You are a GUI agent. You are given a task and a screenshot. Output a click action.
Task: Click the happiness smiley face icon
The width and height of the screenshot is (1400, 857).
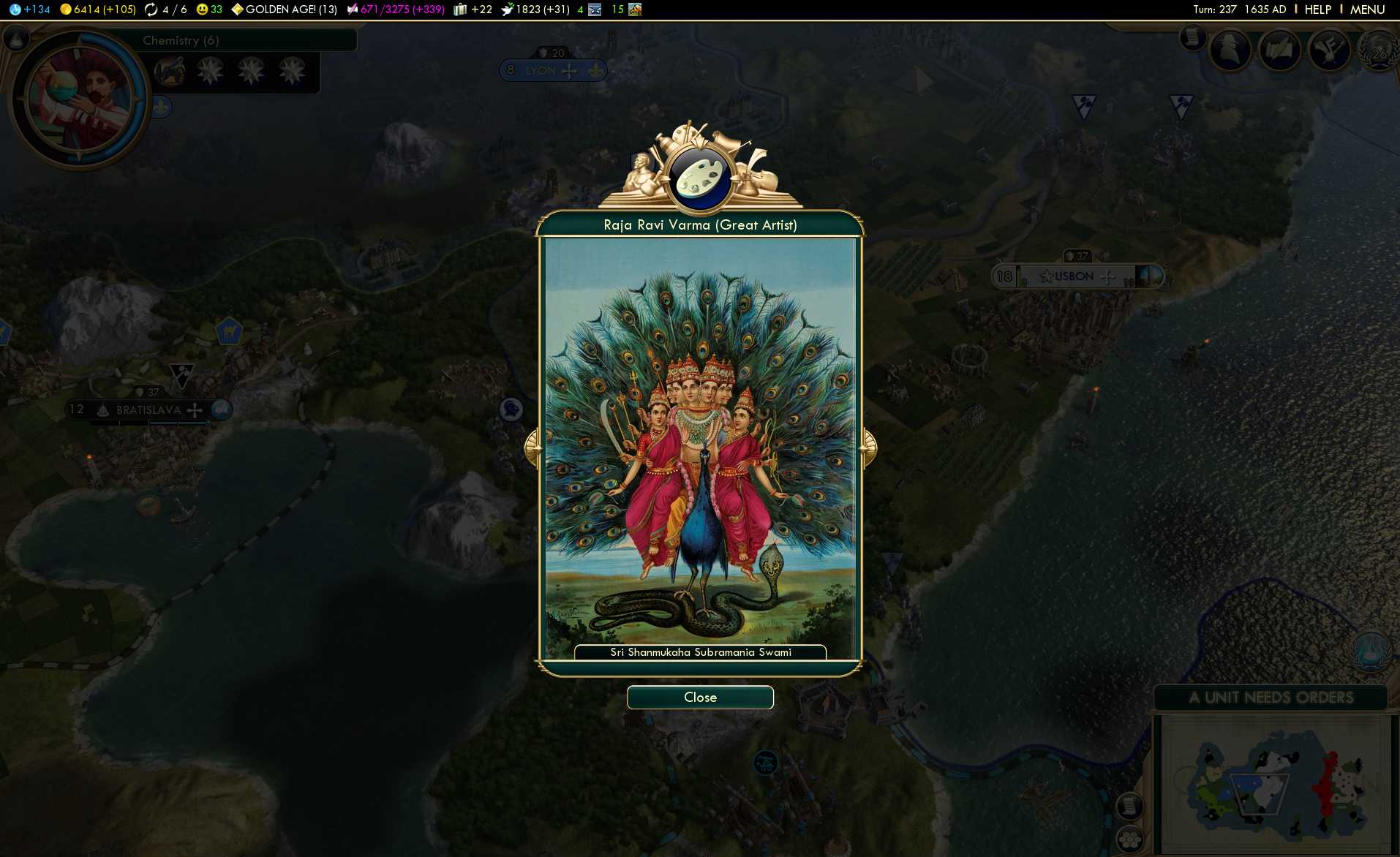coord(202,10)
